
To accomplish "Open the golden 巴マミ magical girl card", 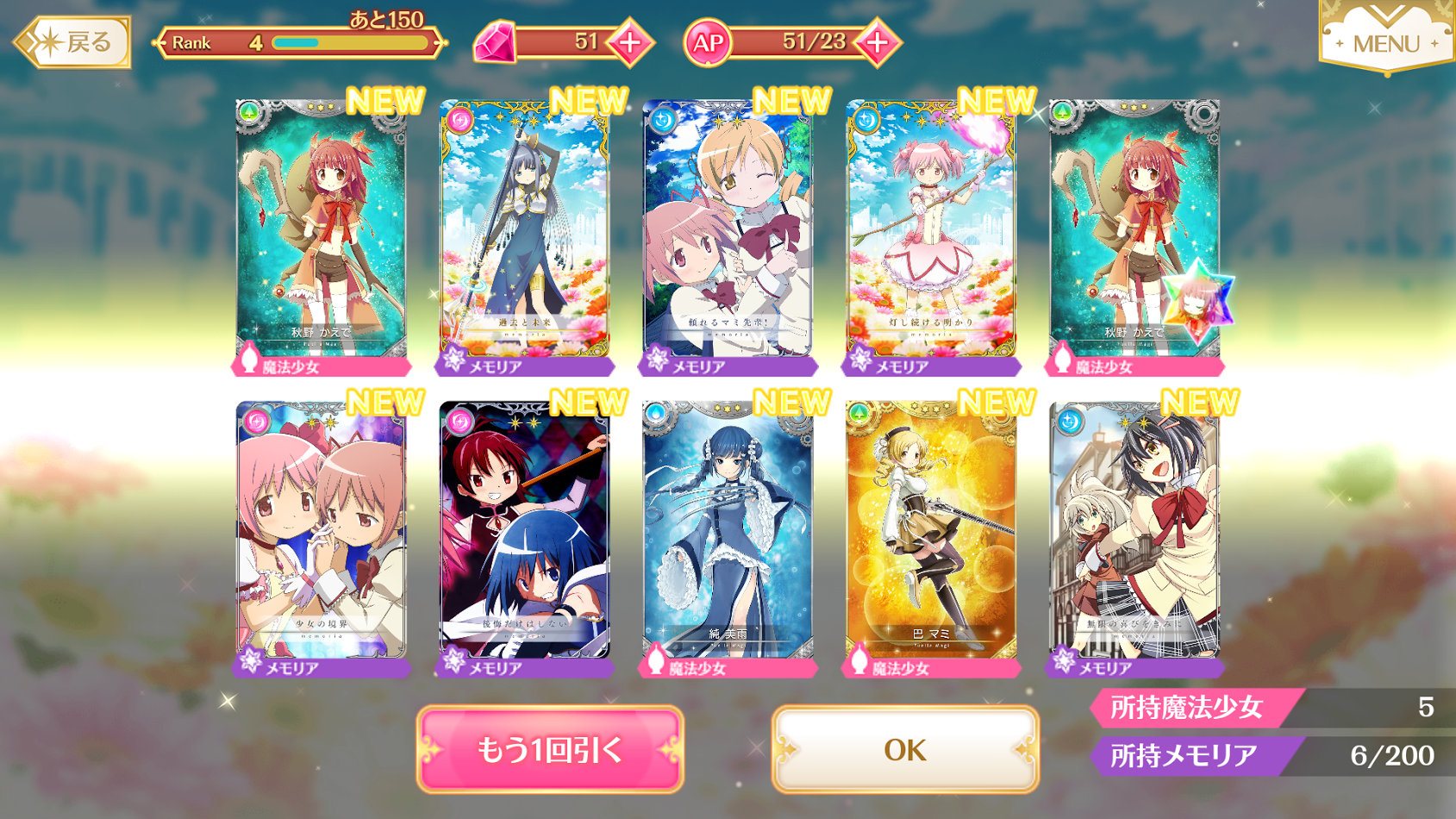I will click(x=932, y=535).
